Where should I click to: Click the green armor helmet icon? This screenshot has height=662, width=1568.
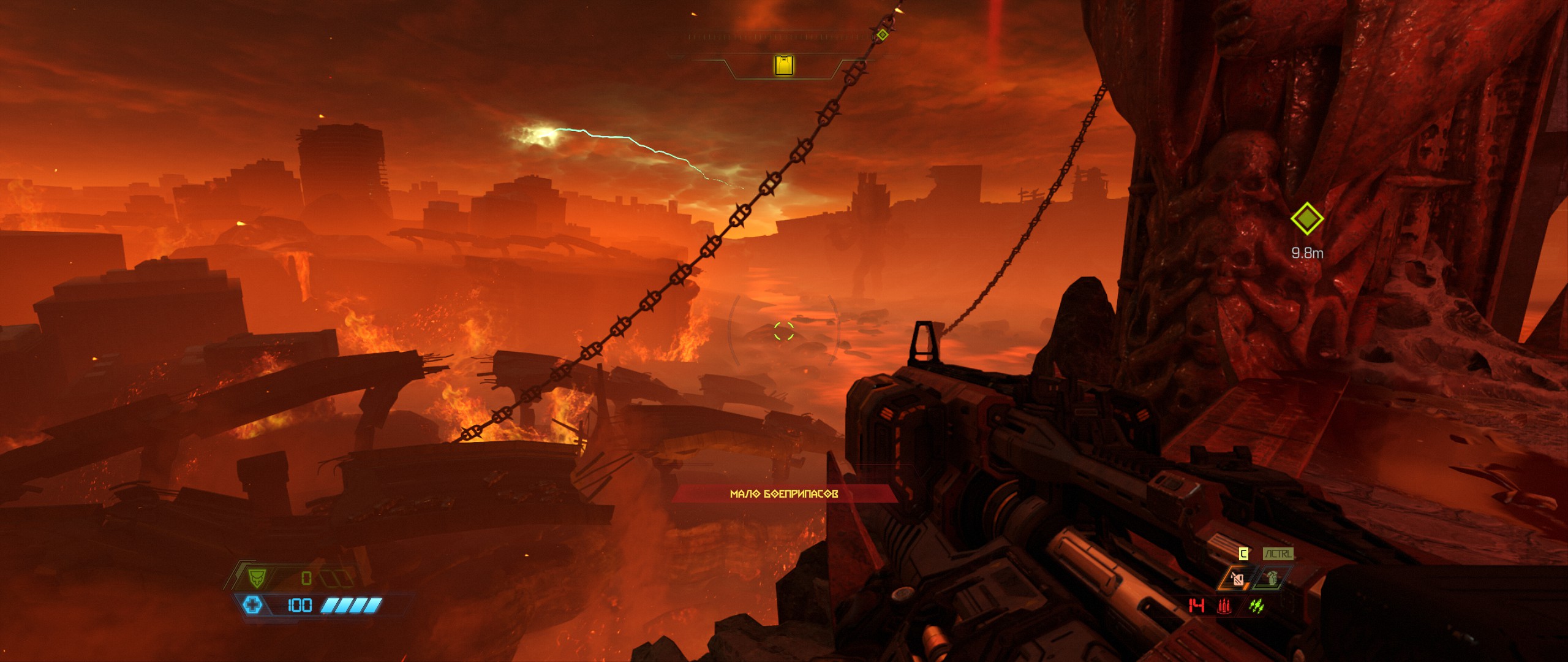click(x=257, y=577)
